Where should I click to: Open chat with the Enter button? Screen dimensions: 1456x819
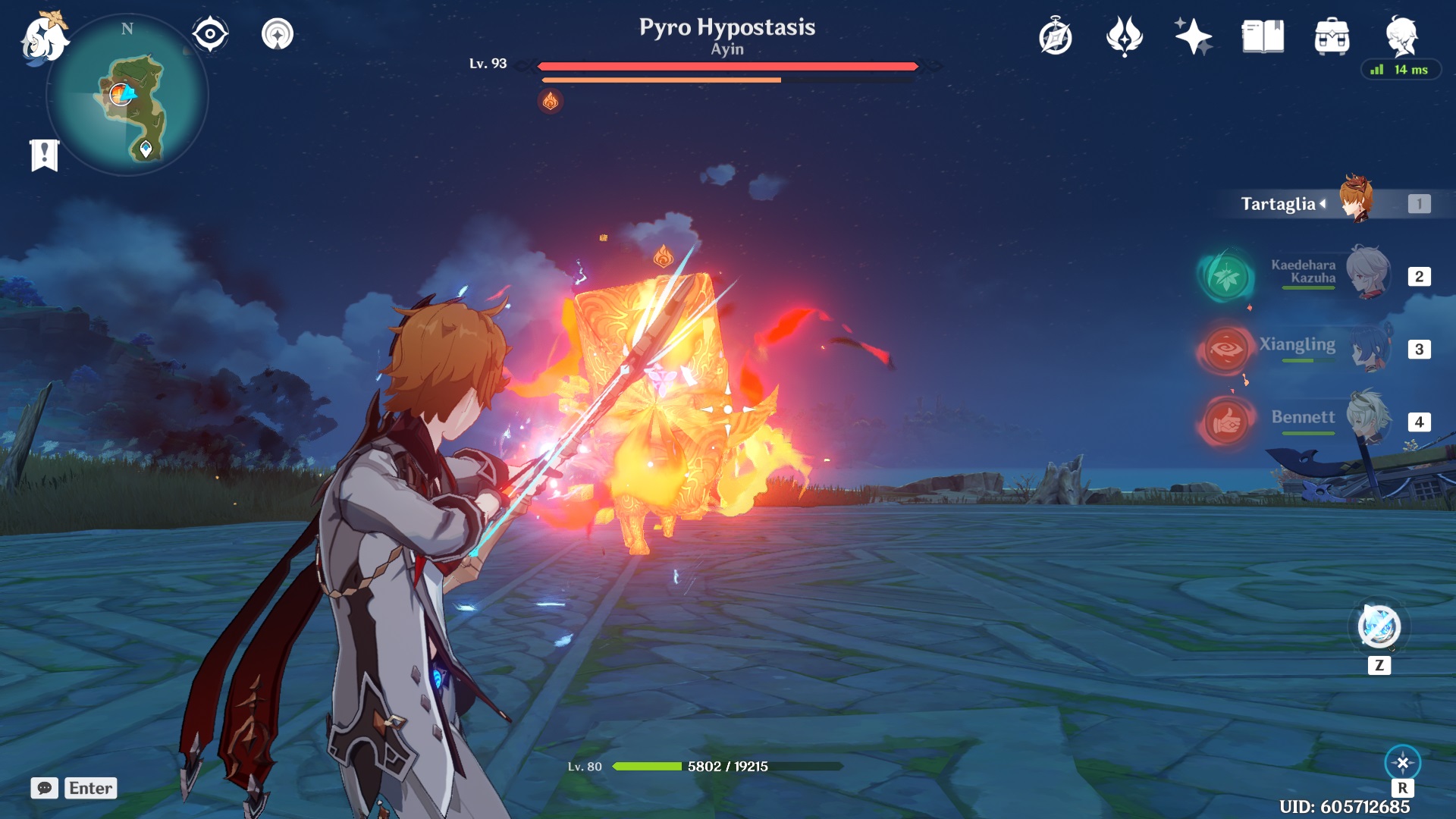(89, 788)
